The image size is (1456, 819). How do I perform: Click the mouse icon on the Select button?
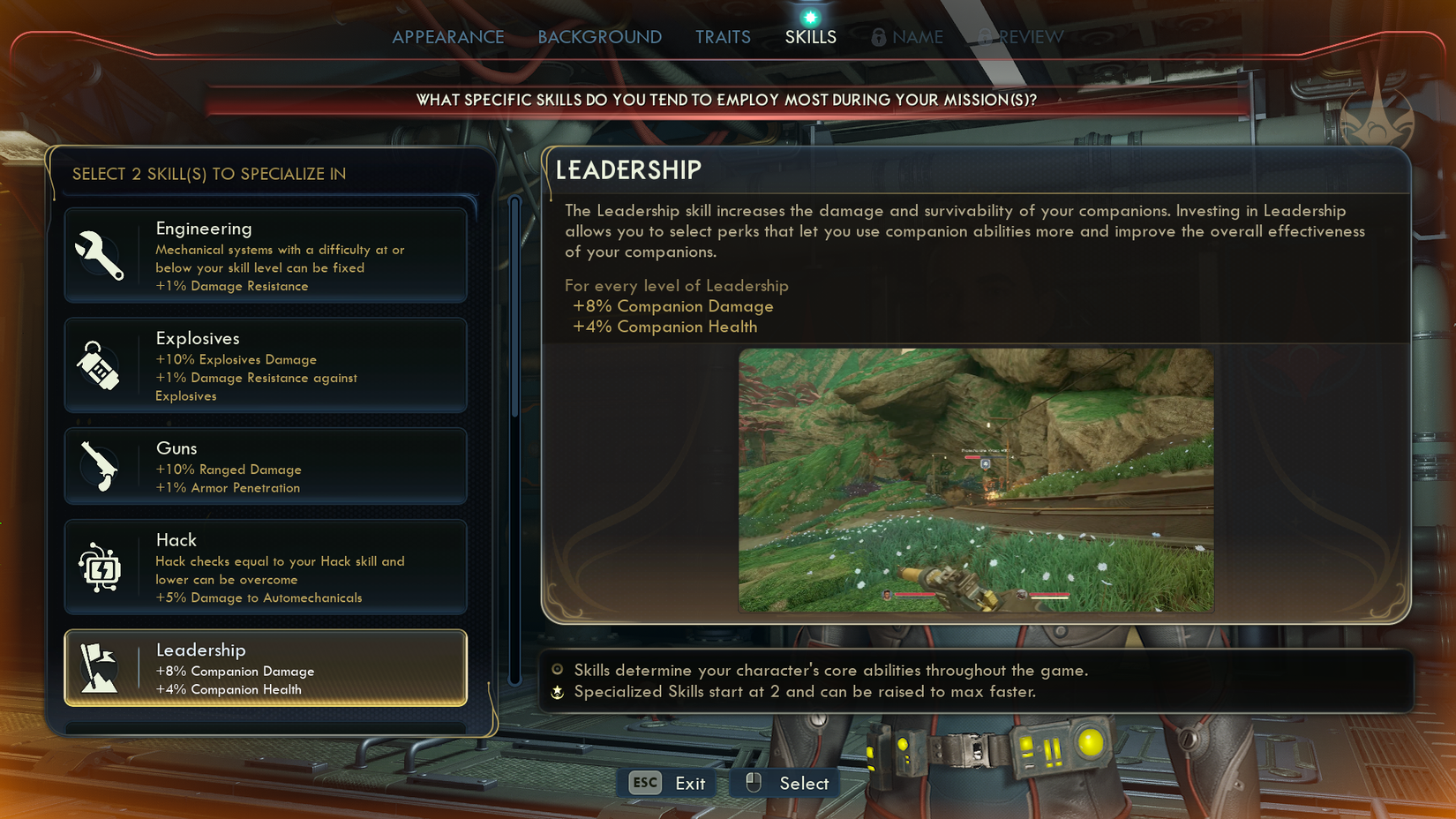(755, 782)
